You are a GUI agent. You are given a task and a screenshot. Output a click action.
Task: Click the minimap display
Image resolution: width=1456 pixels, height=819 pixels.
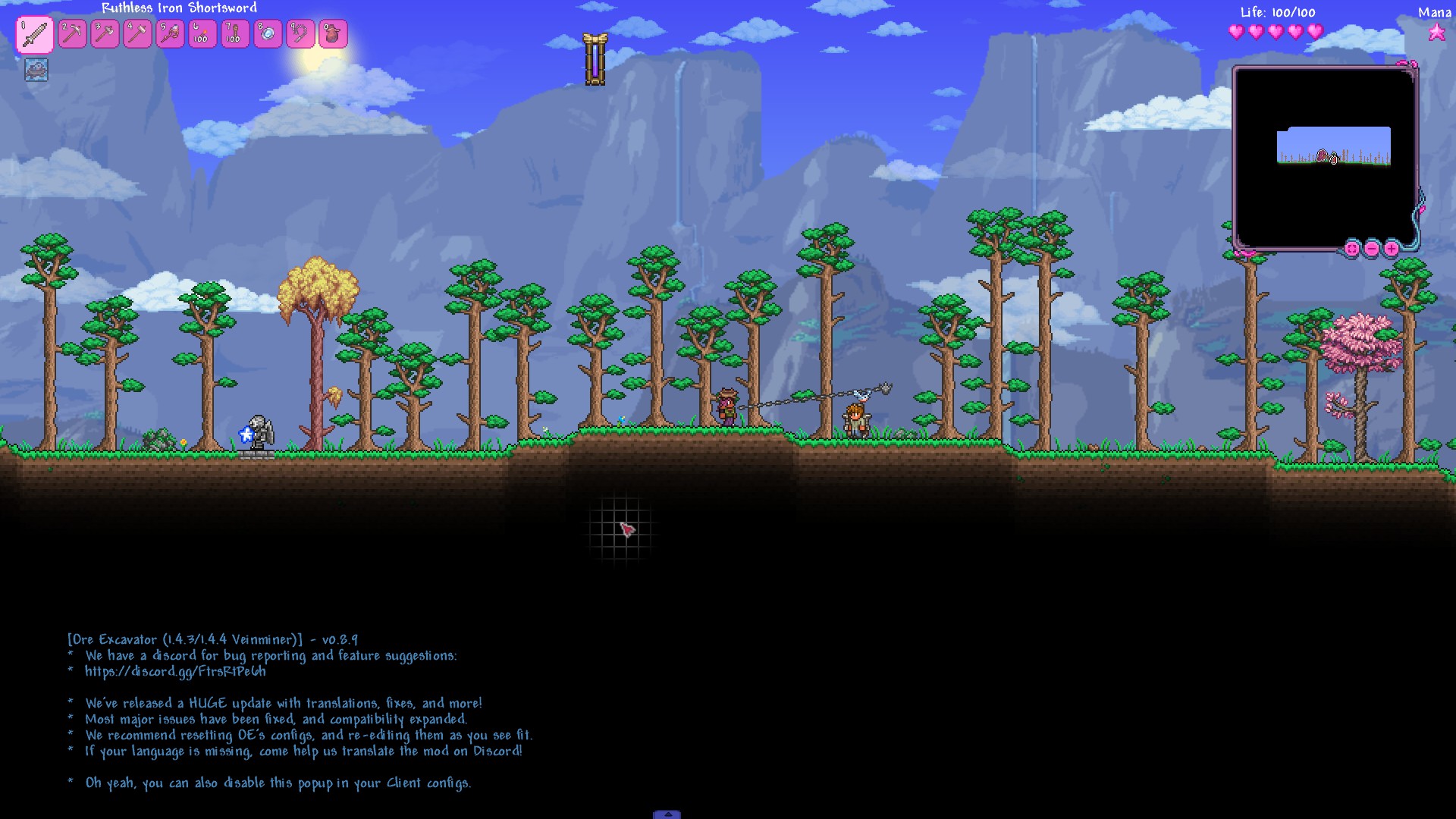pyautogui.click(x=1325, y=158)
